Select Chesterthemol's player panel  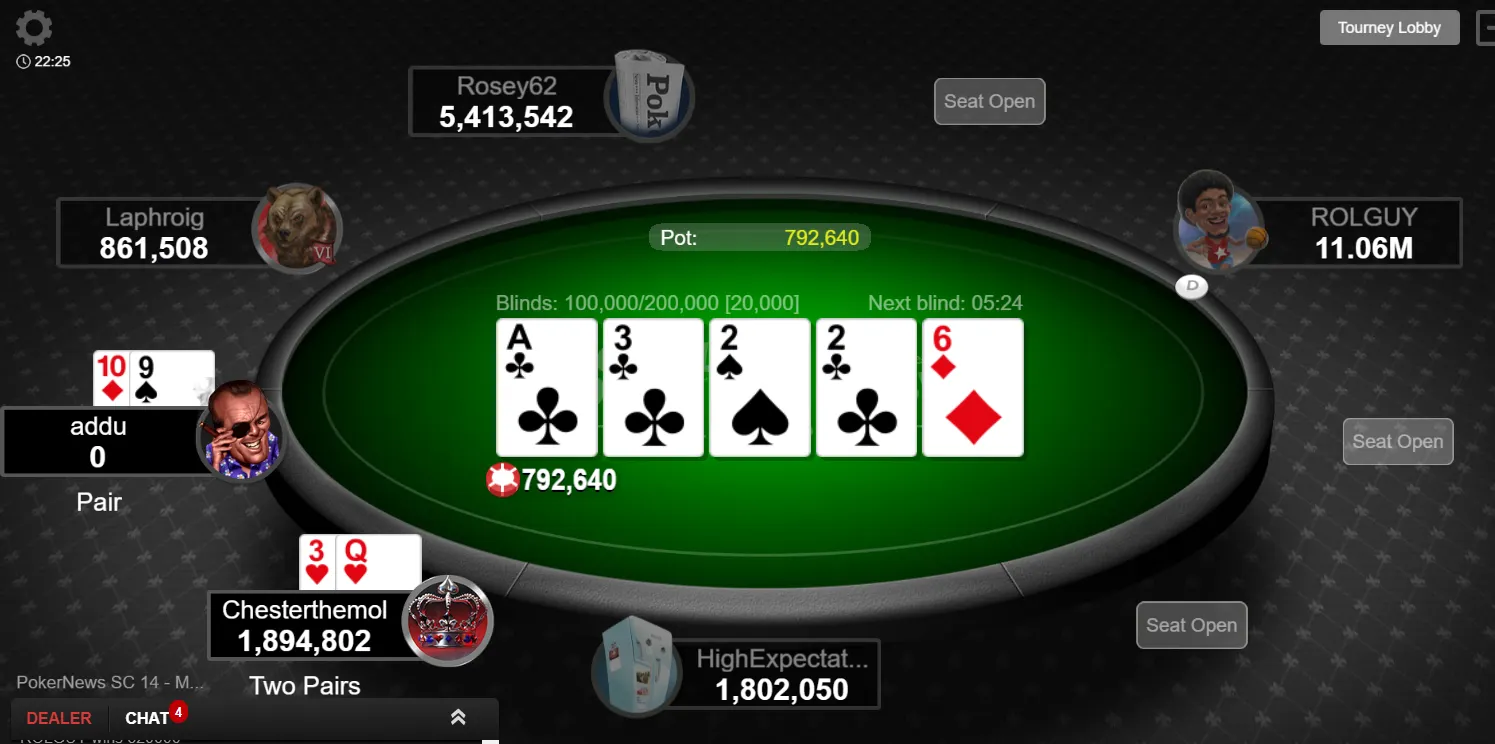(x=305, y=625)
